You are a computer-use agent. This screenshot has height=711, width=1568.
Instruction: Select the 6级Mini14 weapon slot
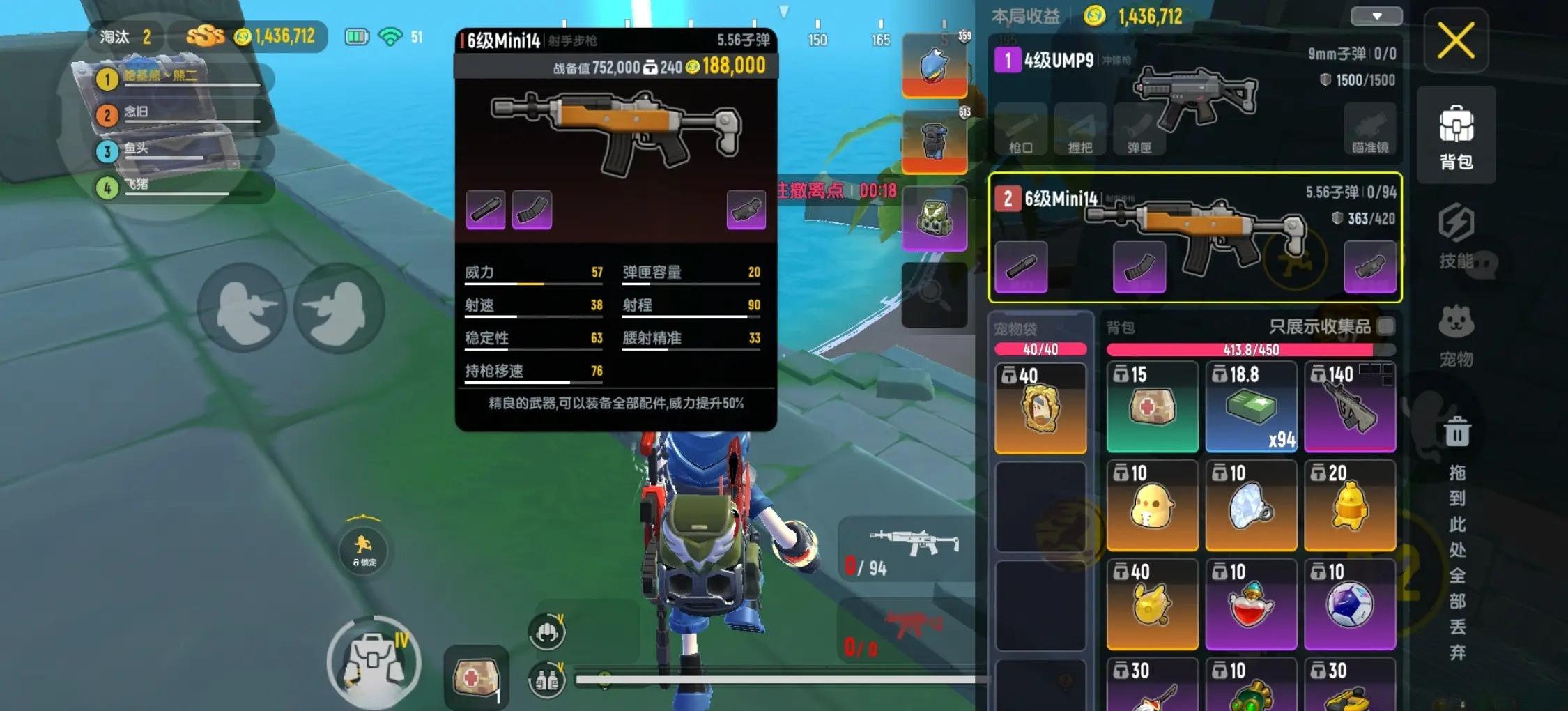(x=1194, y=237)
